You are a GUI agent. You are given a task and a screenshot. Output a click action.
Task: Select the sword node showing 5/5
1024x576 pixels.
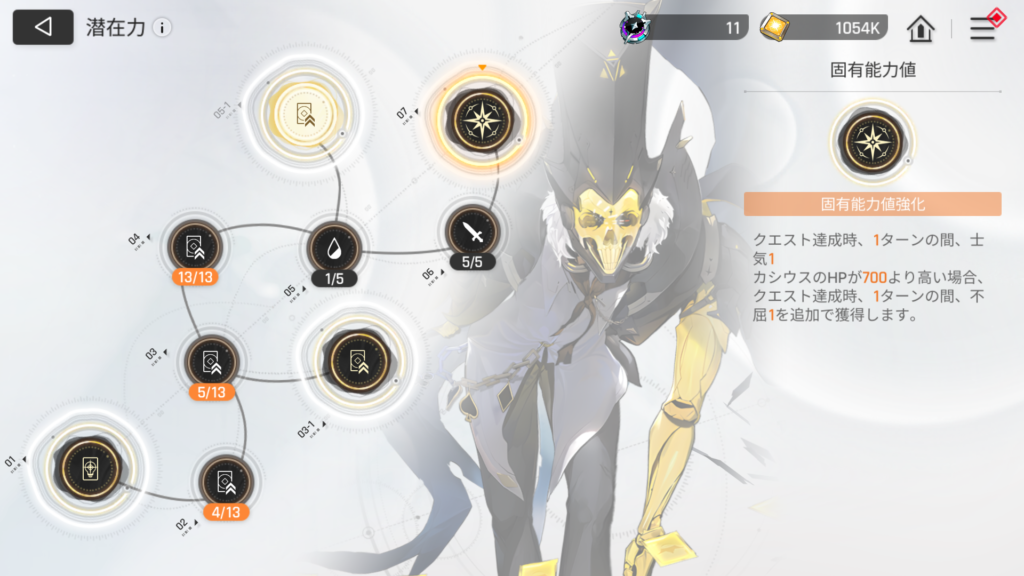[472, 233]
